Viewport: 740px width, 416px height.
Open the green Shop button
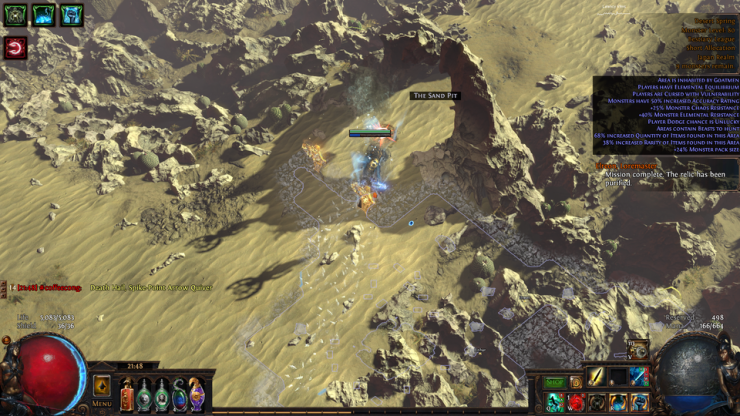coord(554,383)
